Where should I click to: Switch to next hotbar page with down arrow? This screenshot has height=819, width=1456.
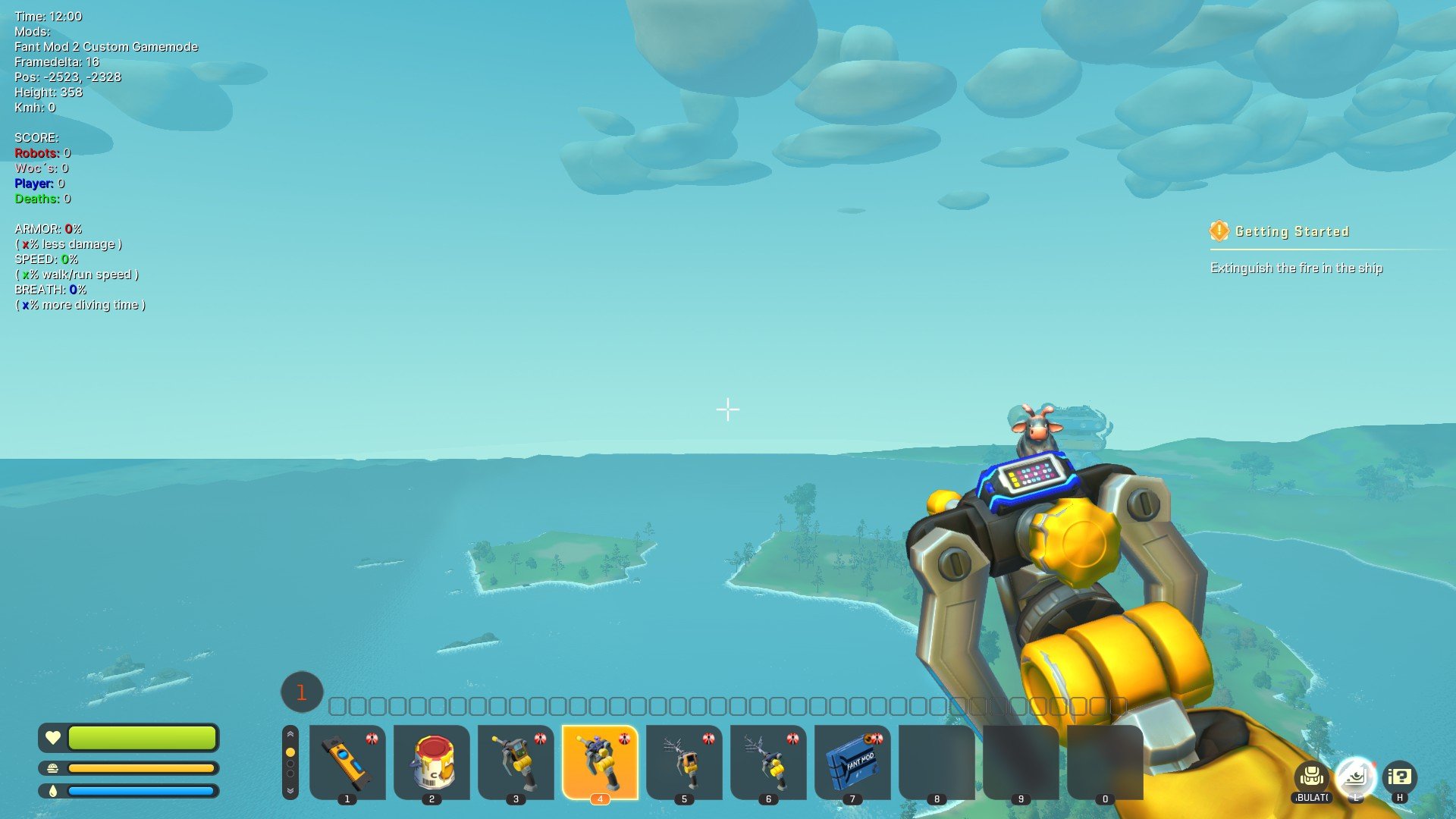pos(290,790)
